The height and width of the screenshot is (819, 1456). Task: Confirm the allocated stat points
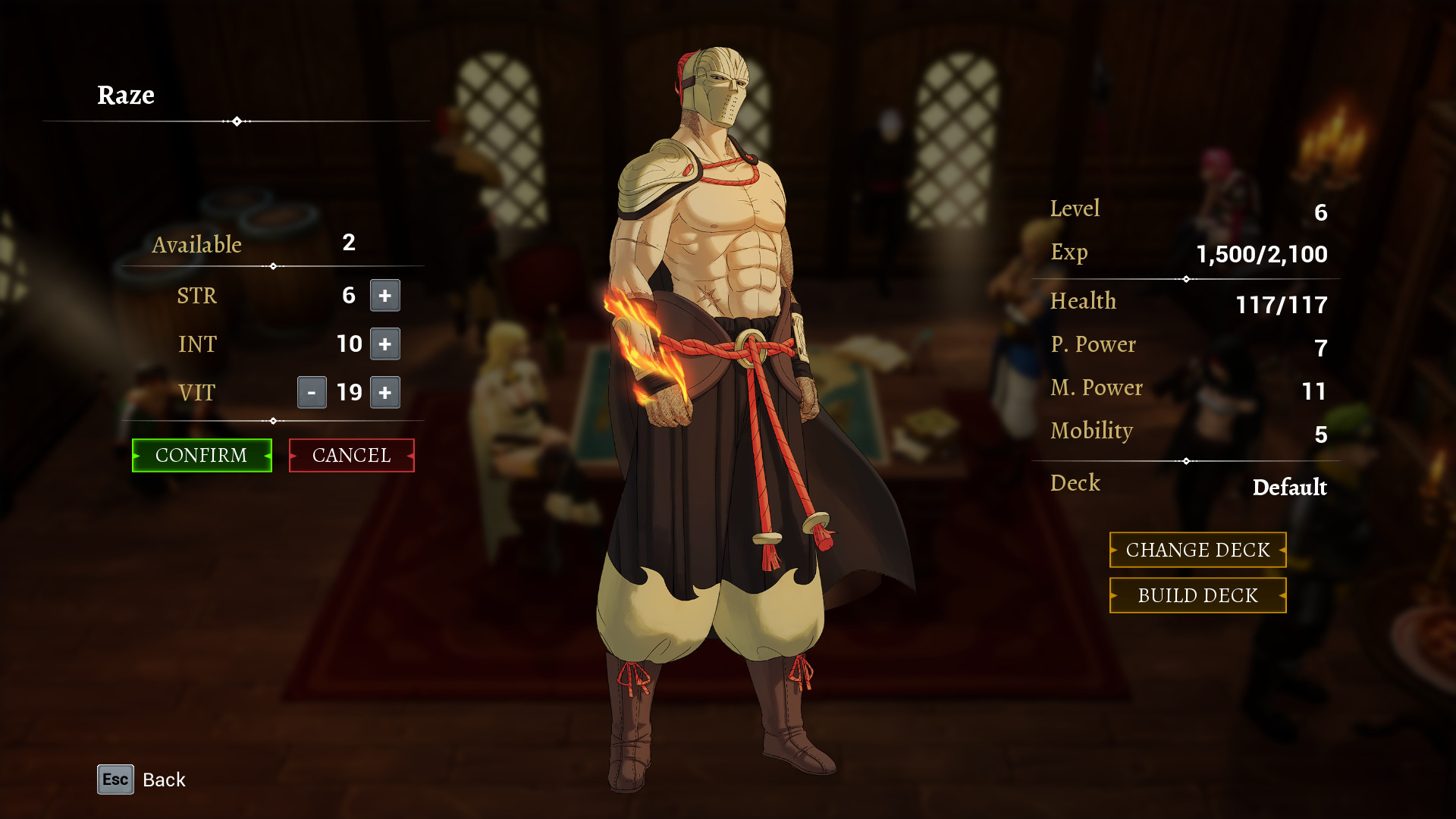[x=201, y=455]
